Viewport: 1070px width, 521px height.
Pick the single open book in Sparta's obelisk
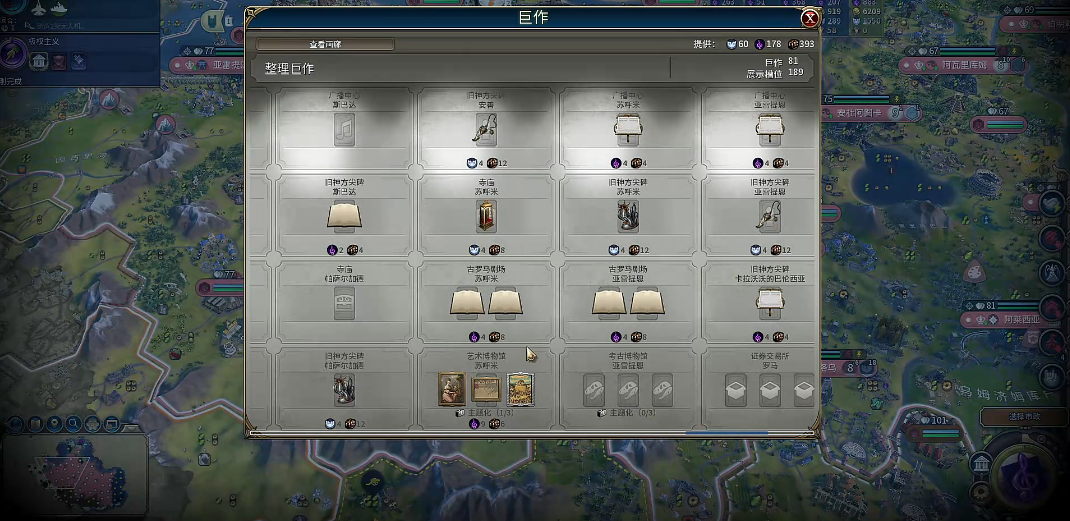point(344,215)
